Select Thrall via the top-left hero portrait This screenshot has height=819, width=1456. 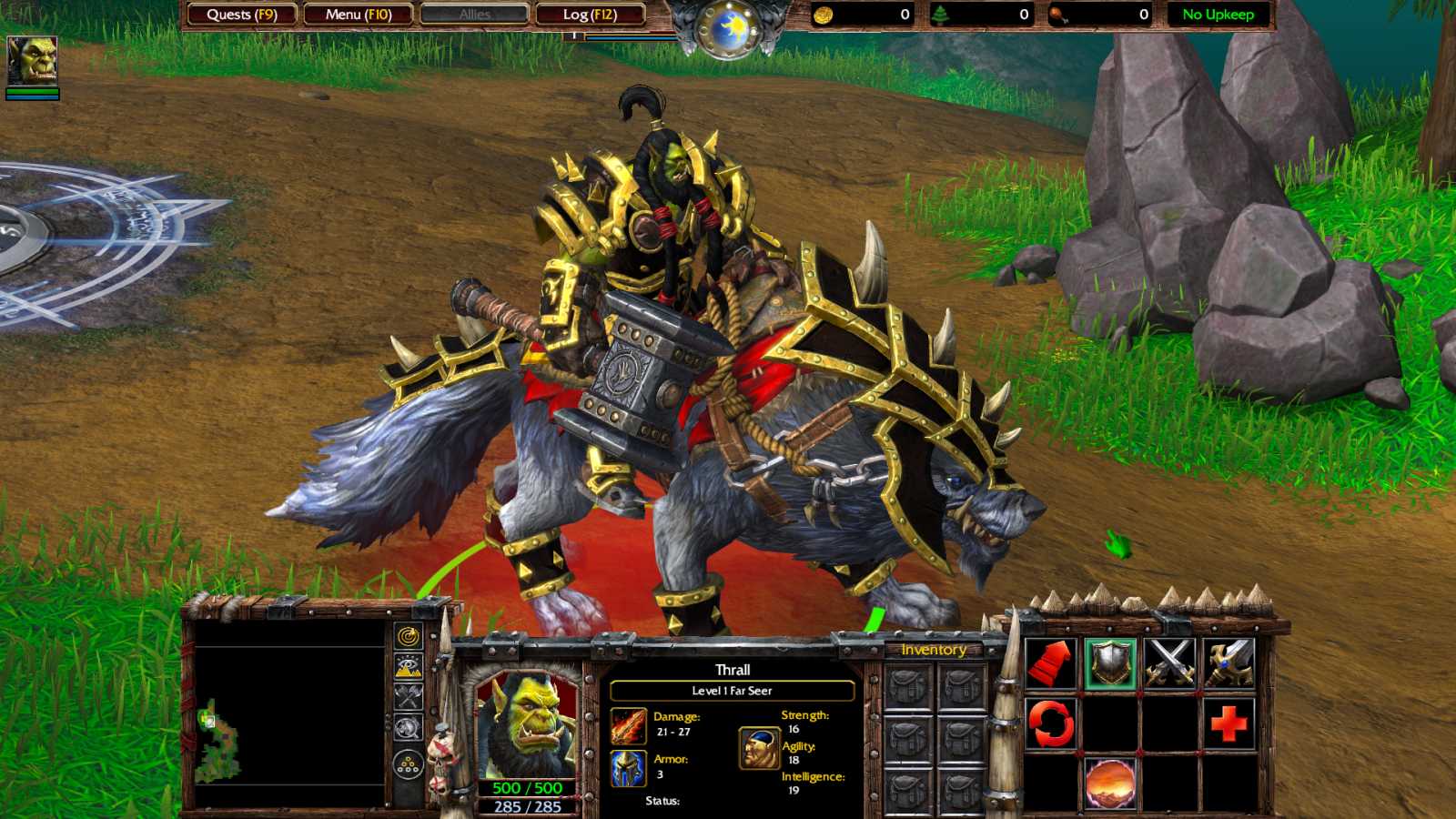(x=33, y=60)
